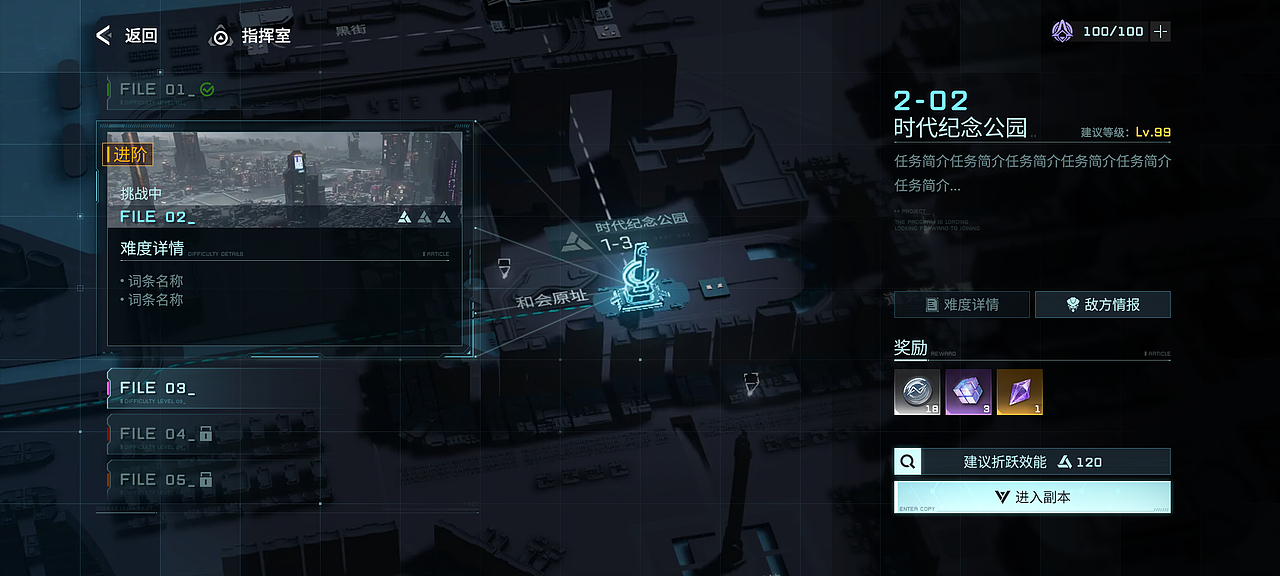The image size is (1280, 576).
Task: Inspect the purple crystal reward item
Action: pos(1019,392)
